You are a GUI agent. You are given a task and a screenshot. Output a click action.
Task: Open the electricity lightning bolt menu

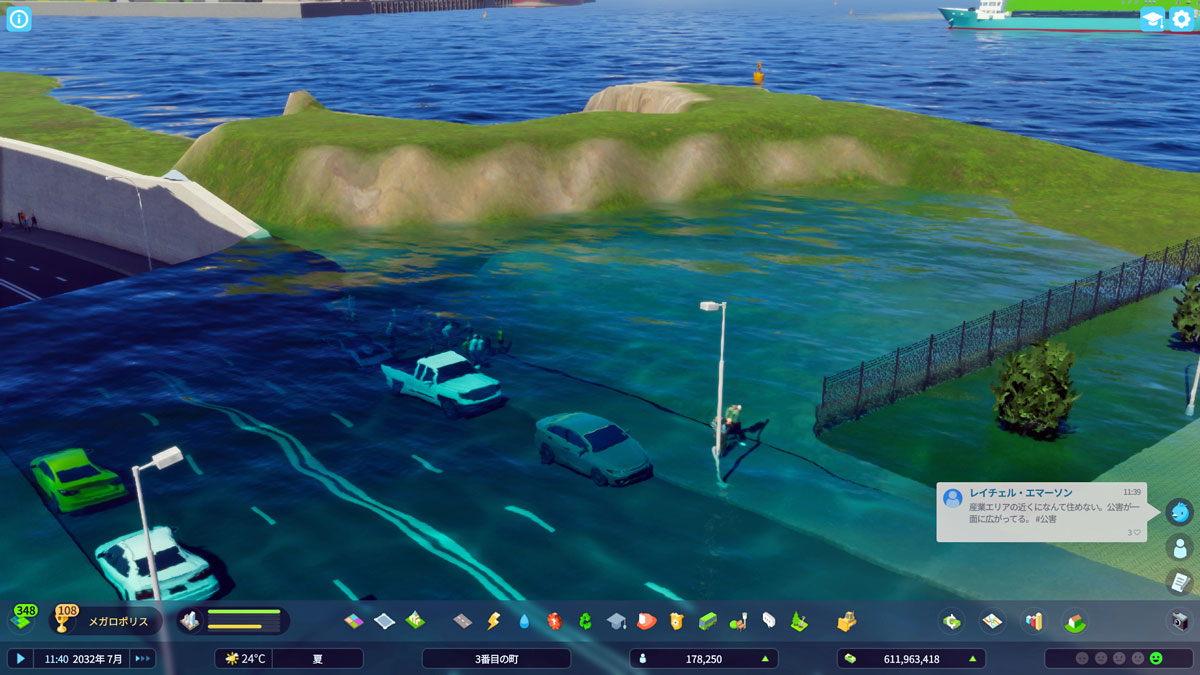point(493,621)
